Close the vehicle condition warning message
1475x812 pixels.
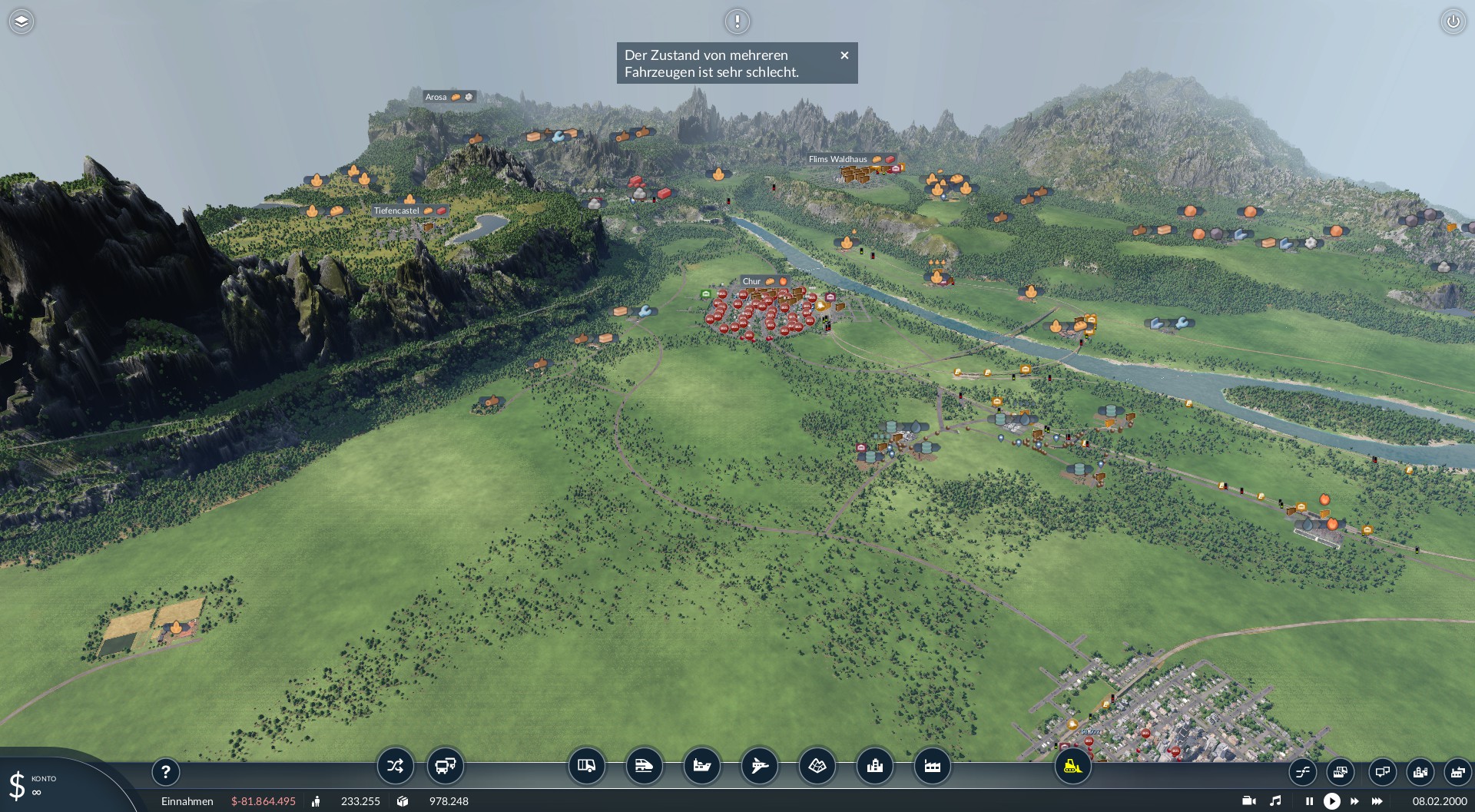coord(844,55)
